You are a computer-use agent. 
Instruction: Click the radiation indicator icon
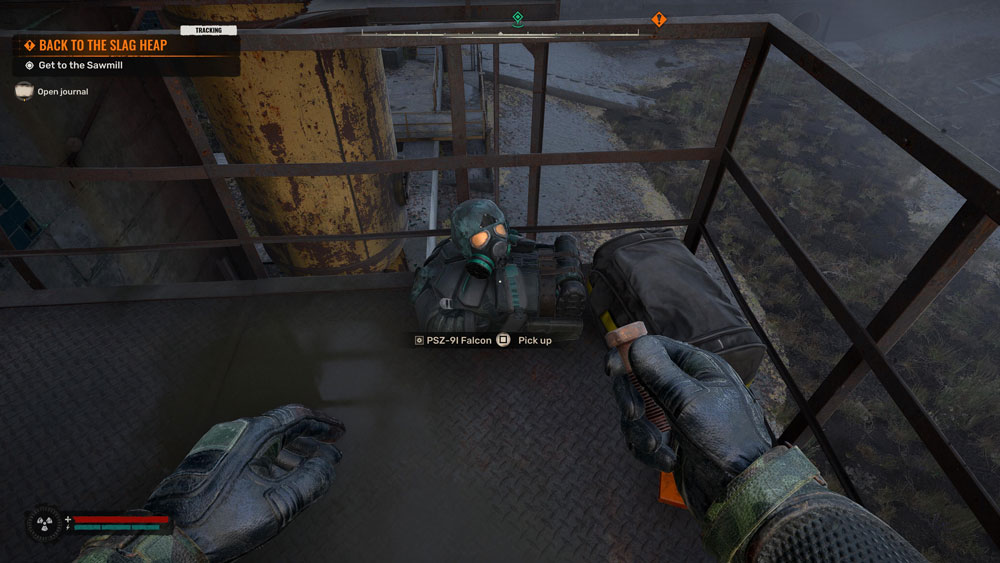(45, 522)
